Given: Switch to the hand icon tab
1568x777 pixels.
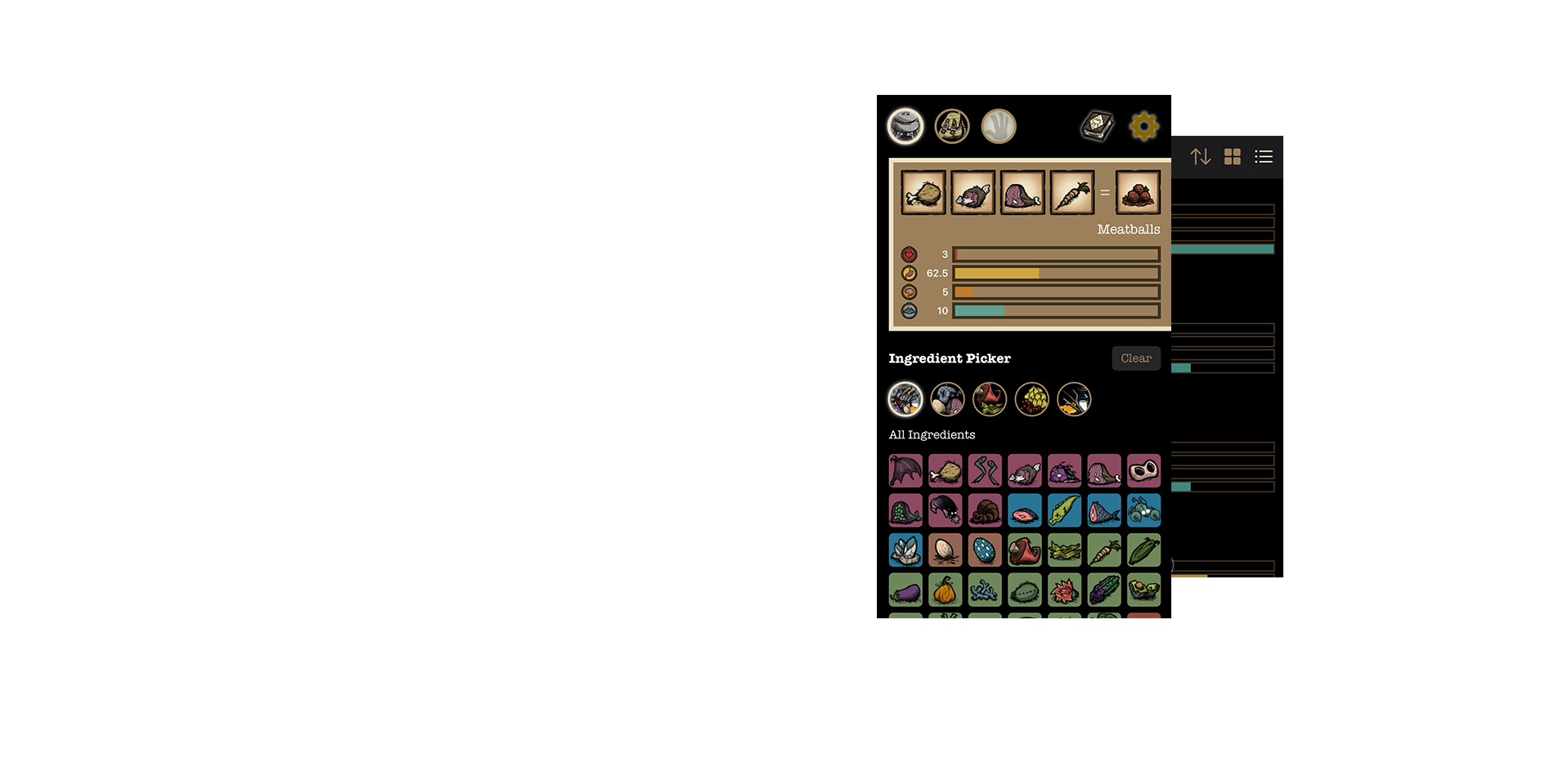Looking at the screenshot, I should point(999,127).
